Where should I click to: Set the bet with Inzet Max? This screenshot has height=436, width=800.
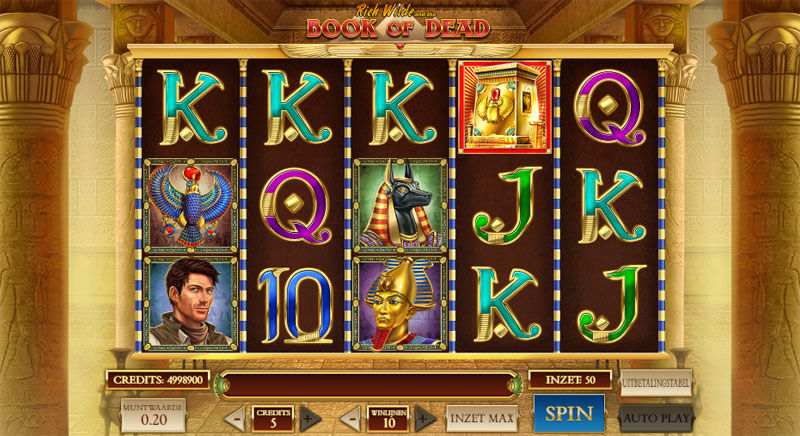click(x=482, y=417)
